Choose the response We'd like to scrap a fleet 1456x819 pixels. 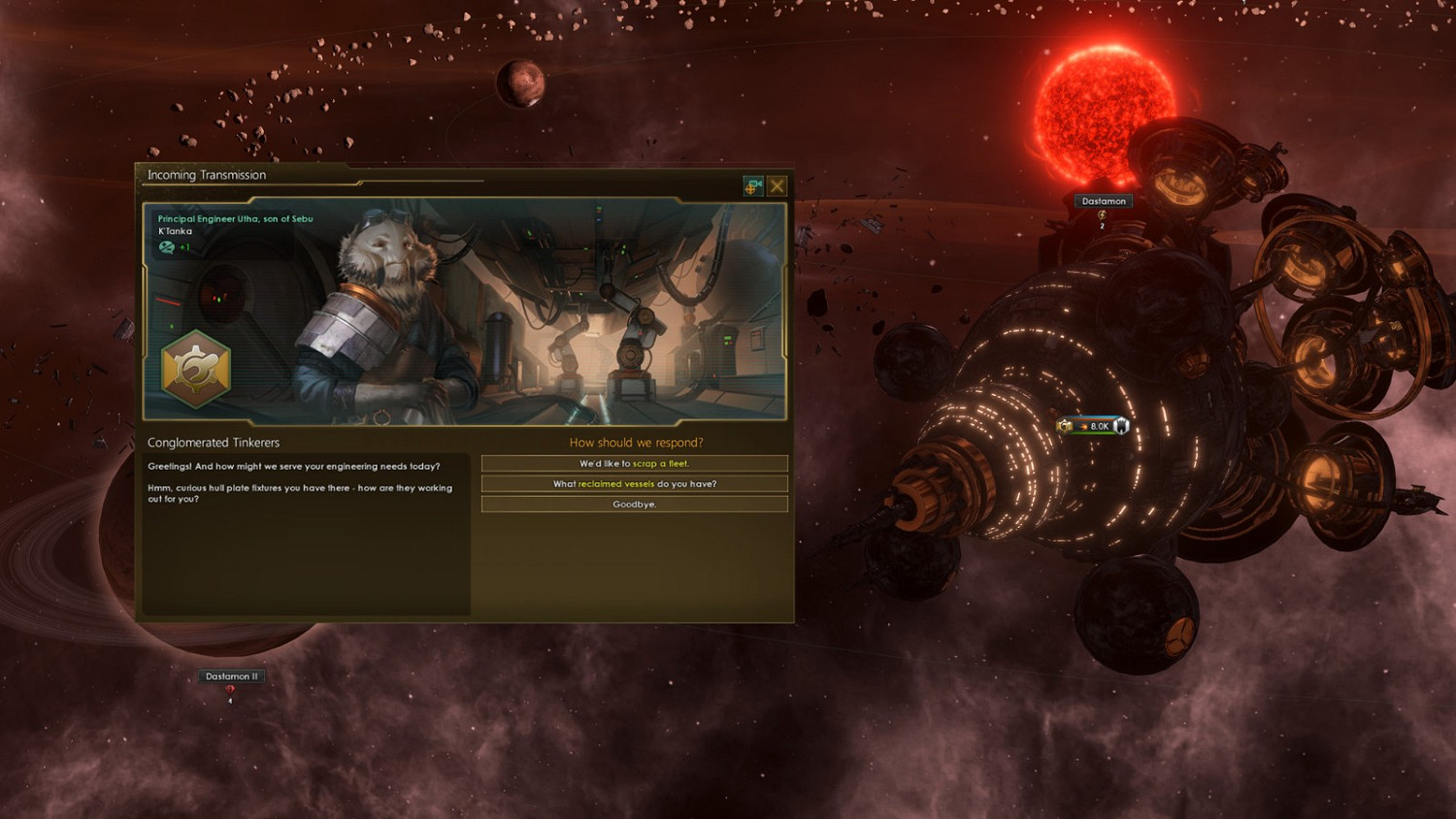(x=634, y=463)
